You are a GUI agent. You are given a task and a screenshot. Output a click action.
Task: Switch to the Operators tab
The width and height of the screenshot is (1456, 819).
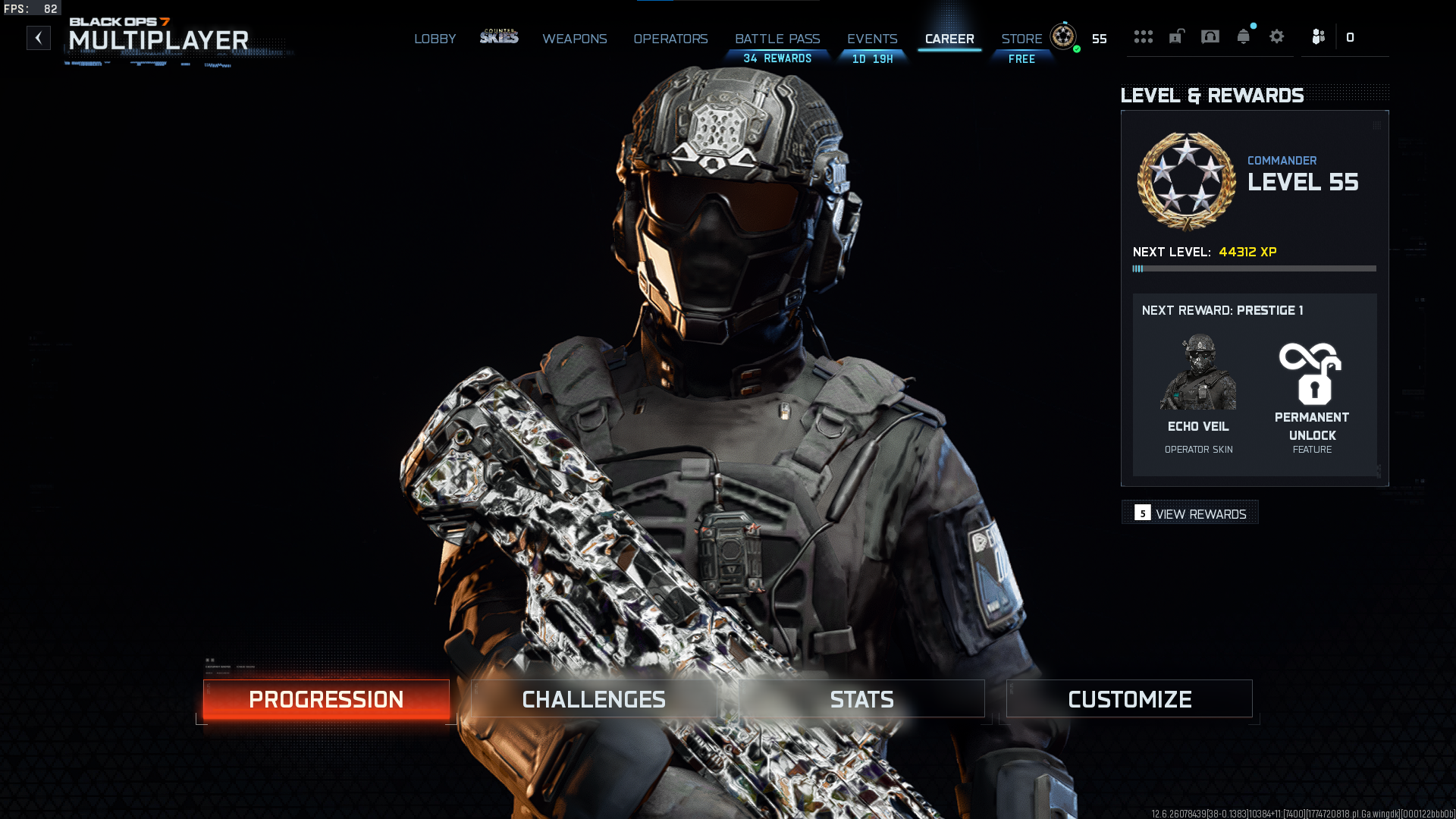[670, 39]
